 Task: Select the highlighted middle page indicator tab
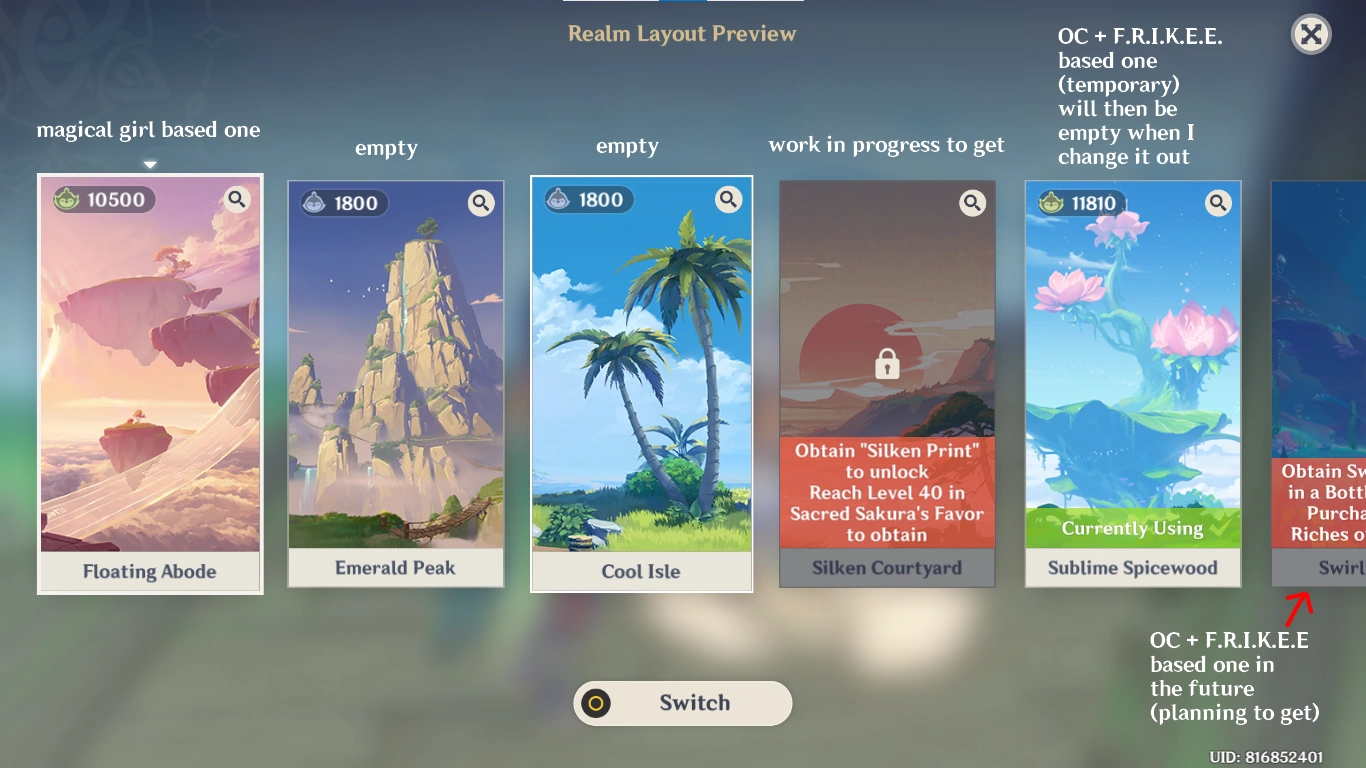click(x=683, y=3)
